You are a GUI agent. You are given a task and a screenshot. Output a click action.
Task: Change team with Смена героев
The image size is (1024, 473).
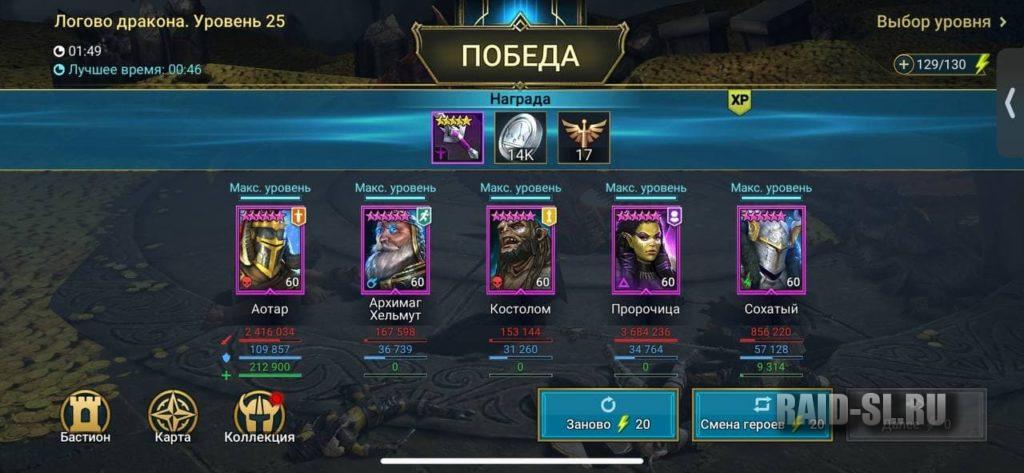click(x=762, y=415)
